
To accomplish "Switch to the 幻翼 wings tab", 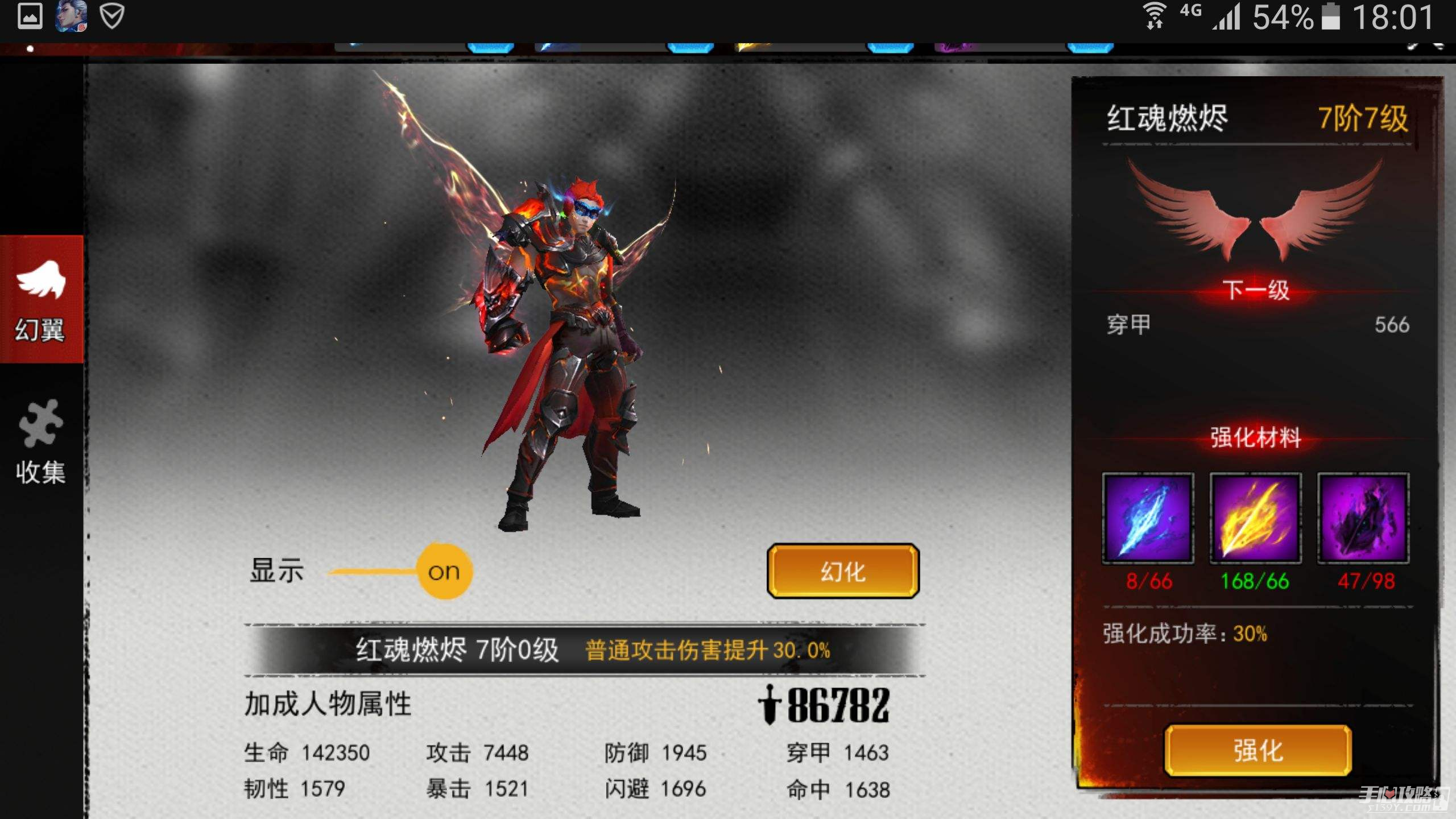I will point(41,300).
